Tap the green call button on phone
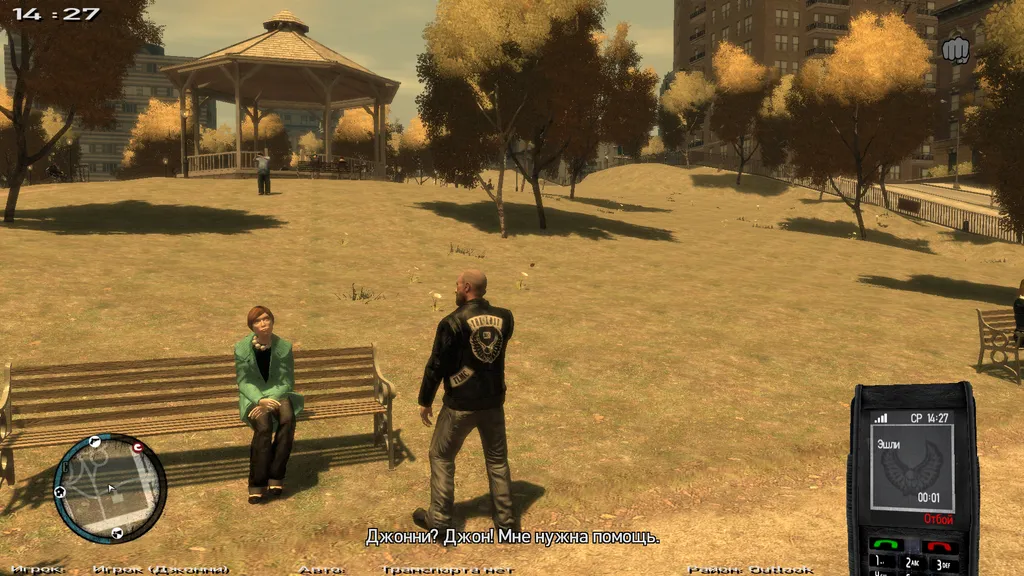 (x=886, y=545)
